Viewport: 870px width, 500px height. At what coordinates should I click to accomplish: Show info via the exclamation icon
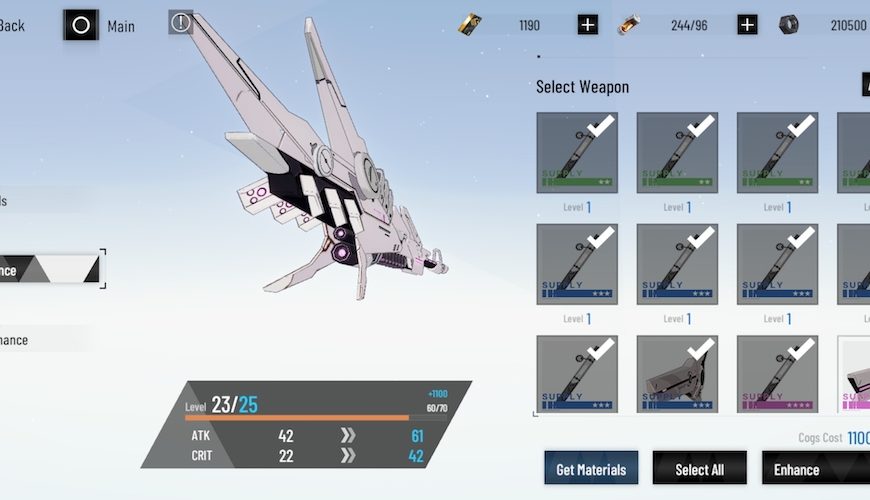pos(181,22)
